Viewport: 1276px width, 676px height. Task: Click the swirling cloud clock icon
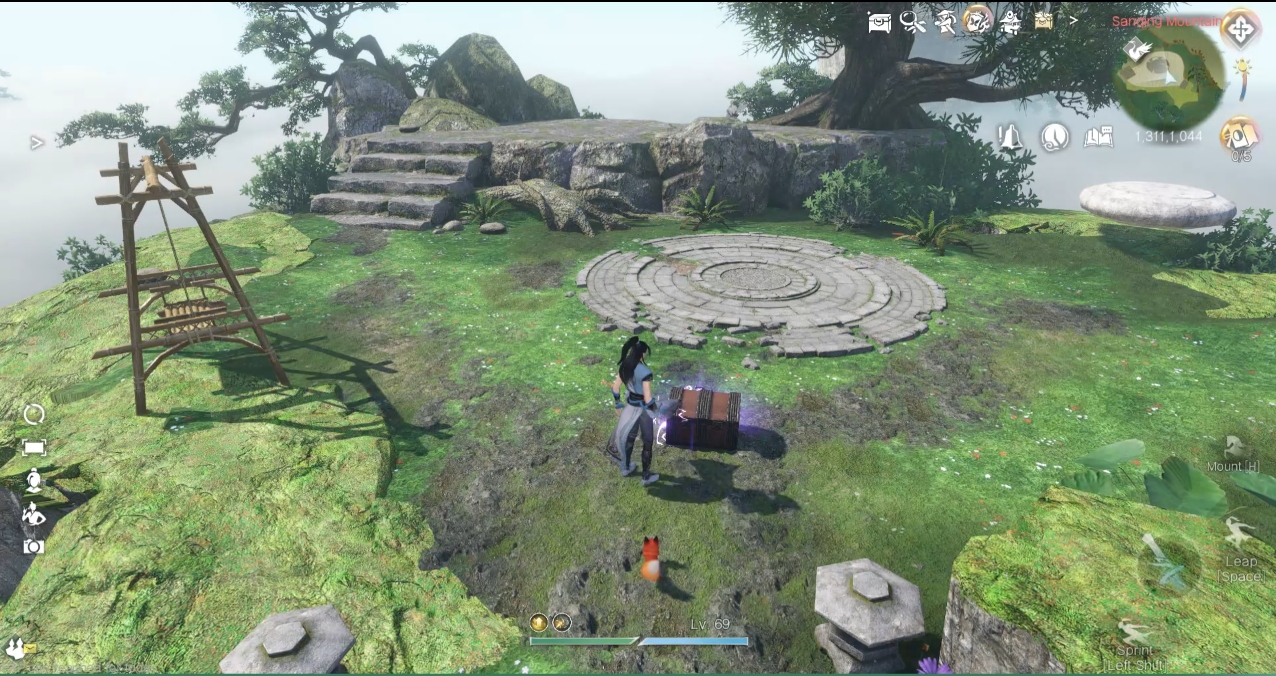tap(1054, 137)
